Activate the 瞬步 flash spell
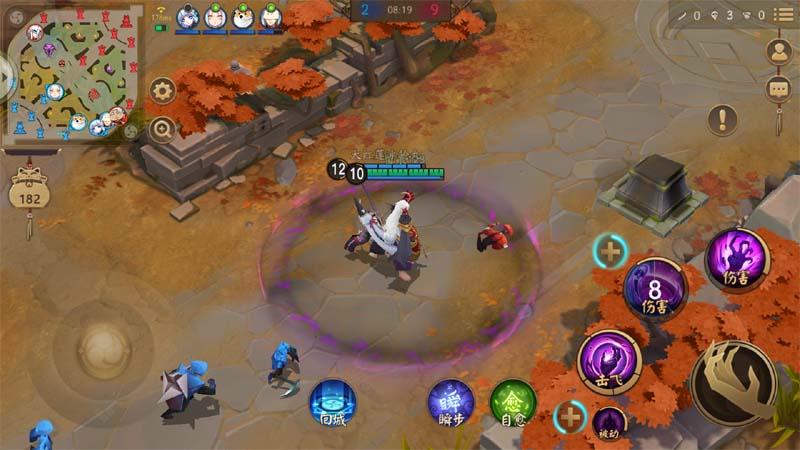 (451, 403)
